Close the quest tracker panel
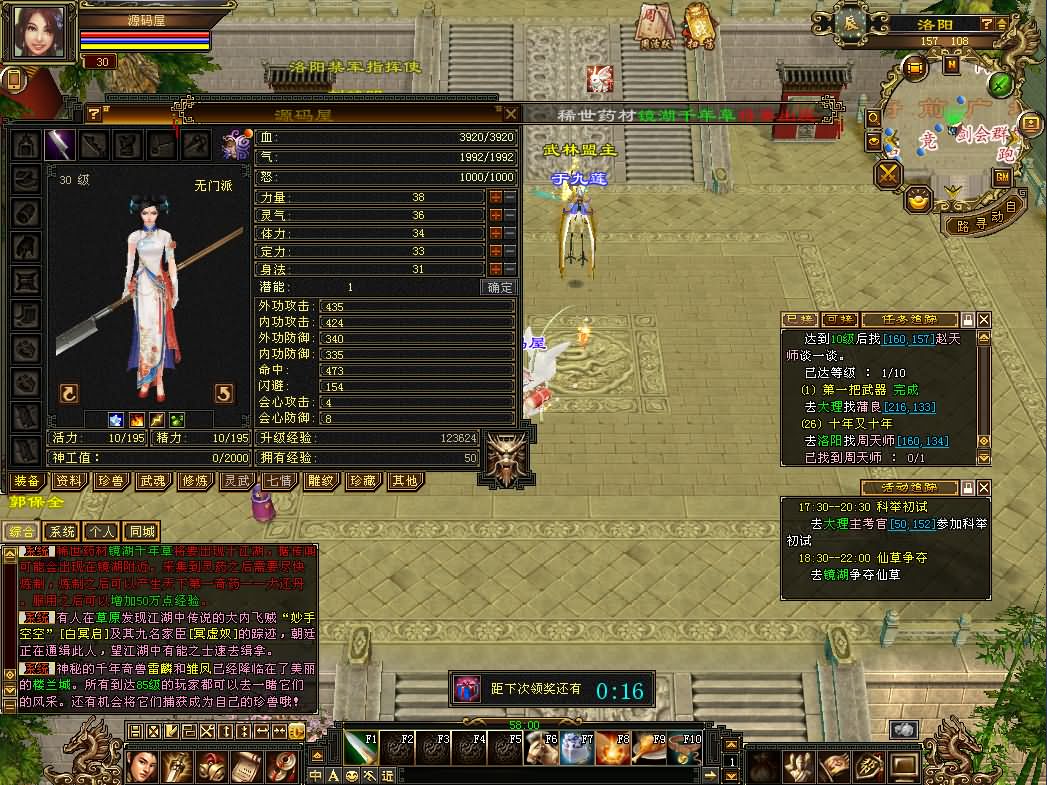Image resolution: width=1047 pixels, height=785 pixels. [x=984, y=319]
